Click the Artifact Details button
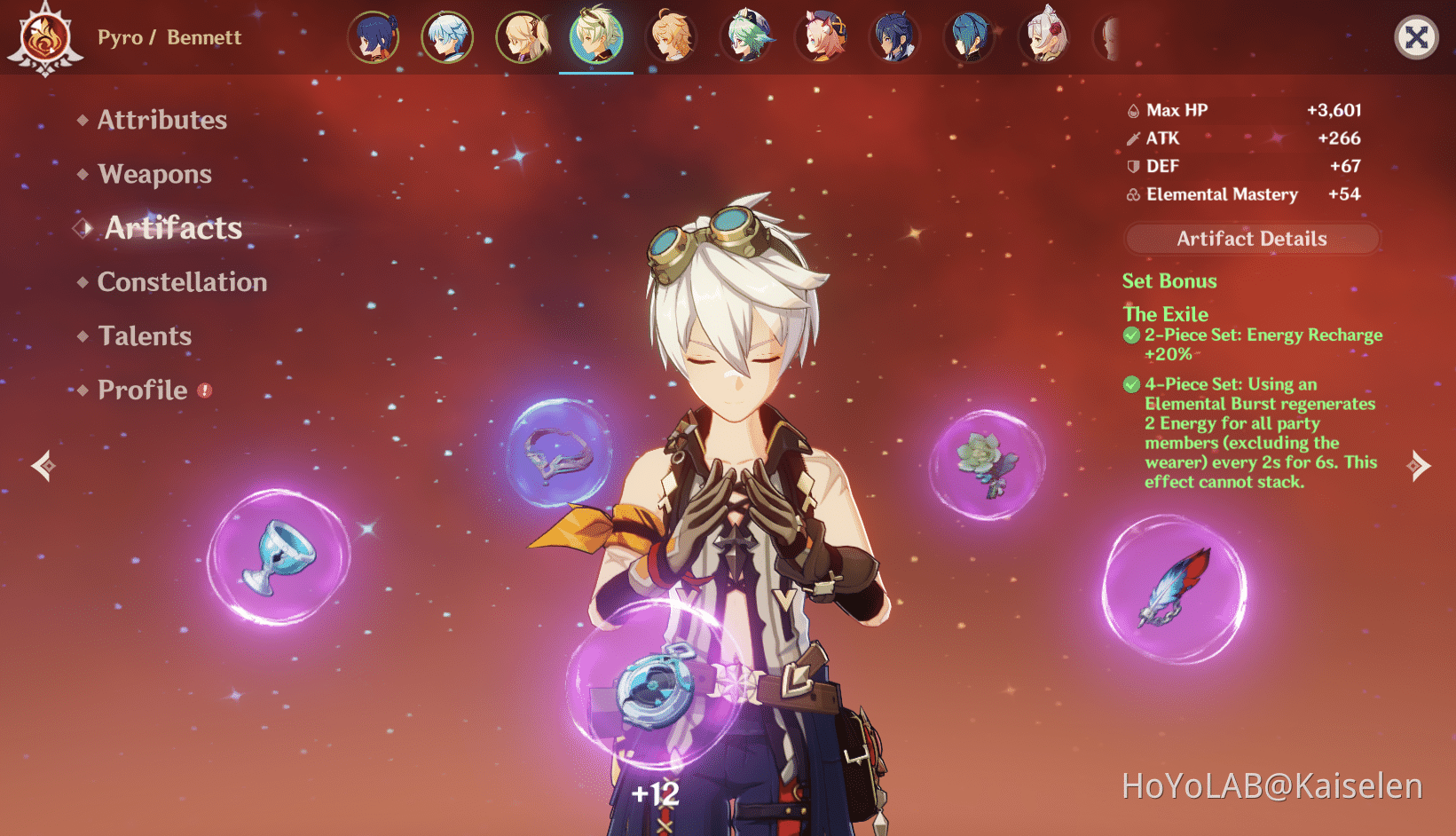Viewport: 1456px width, 836px height. [x=1251, y=239]
